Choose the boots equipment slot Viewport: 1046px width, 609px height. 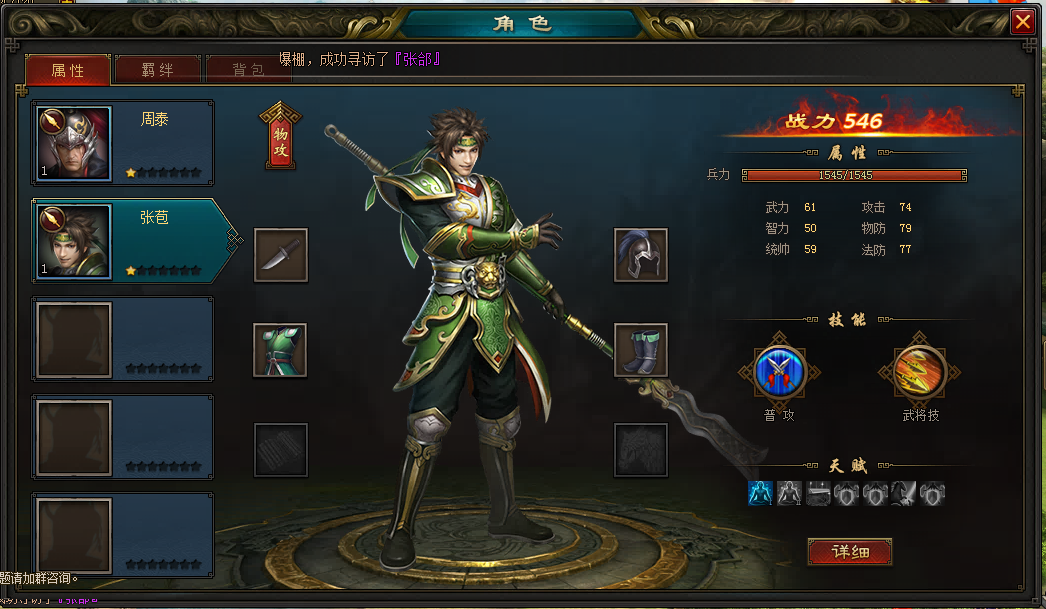640,350
